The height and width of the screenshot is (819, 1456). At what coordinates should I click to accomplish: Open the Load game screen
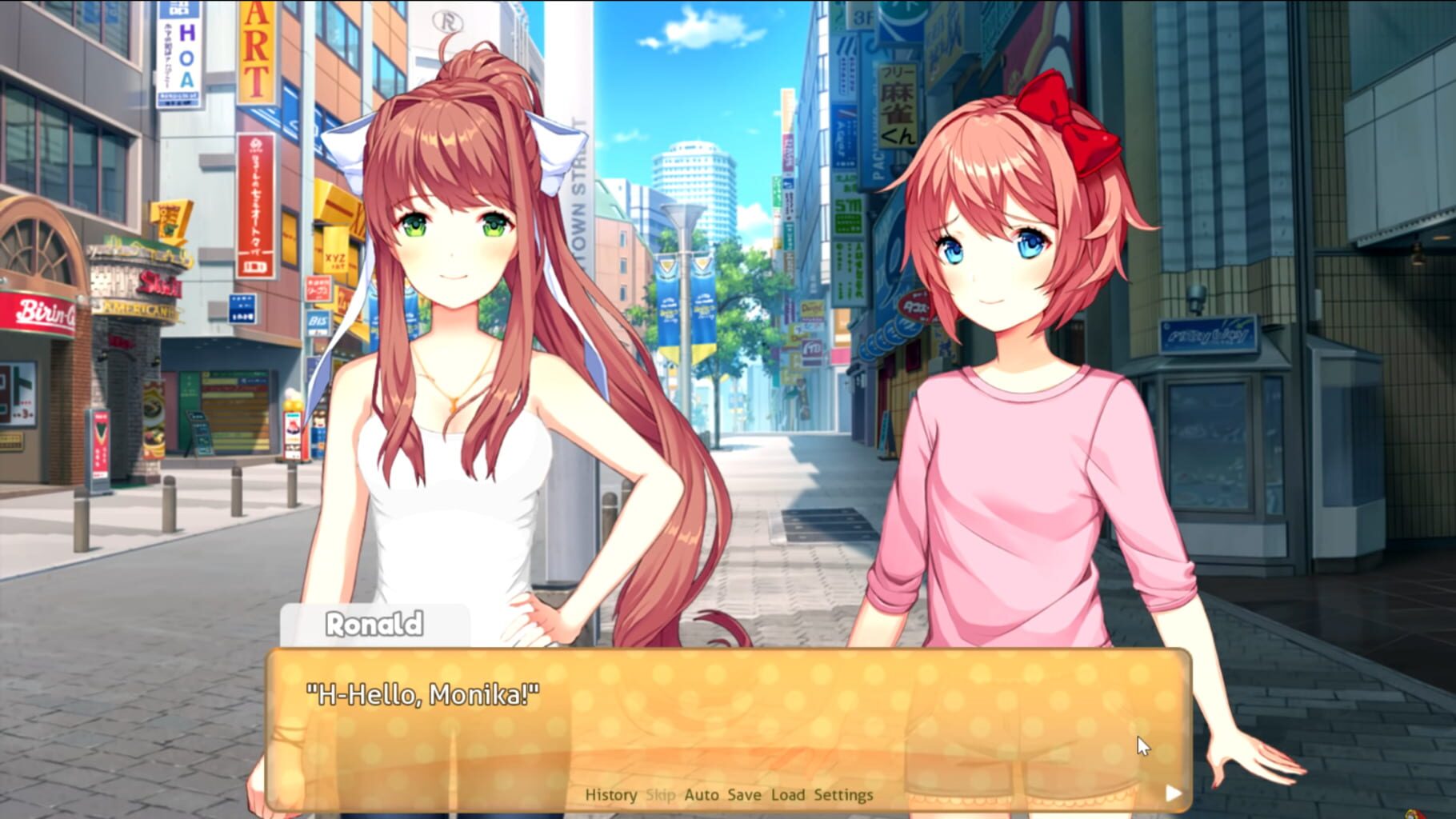[790, 795]
